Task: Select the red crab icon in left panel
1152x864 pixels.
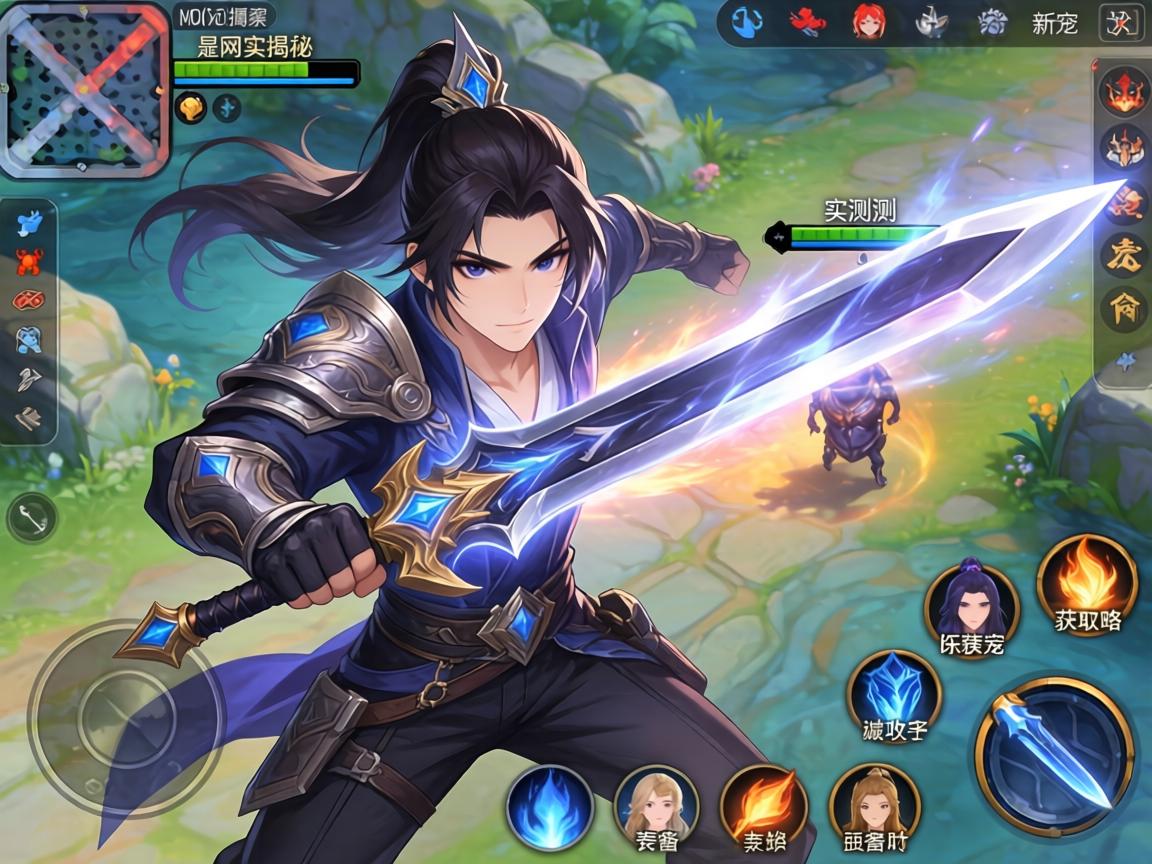Action: 29,262
